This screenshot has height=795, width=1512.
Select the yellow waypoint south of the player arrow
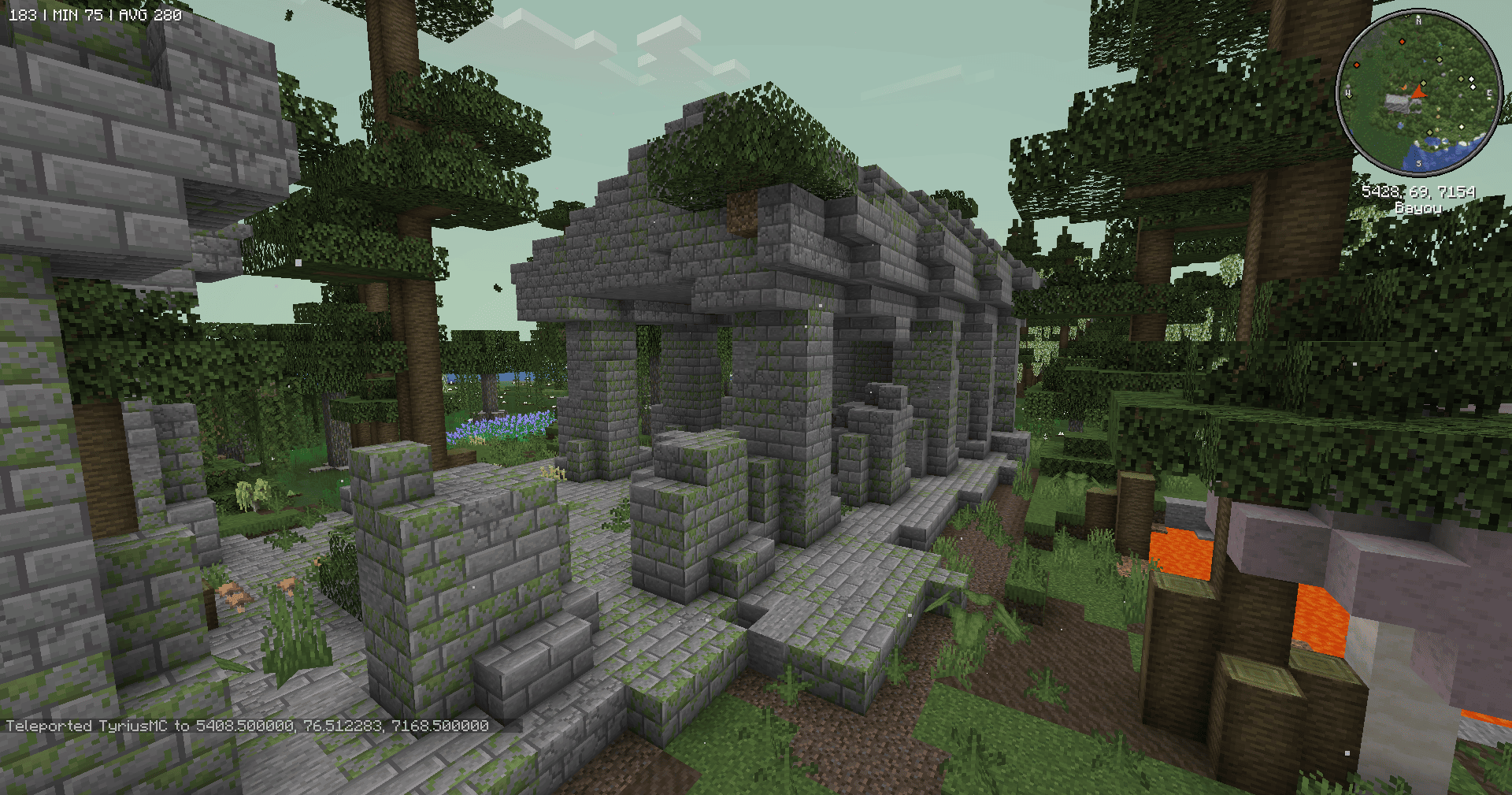click(1430, 132)
